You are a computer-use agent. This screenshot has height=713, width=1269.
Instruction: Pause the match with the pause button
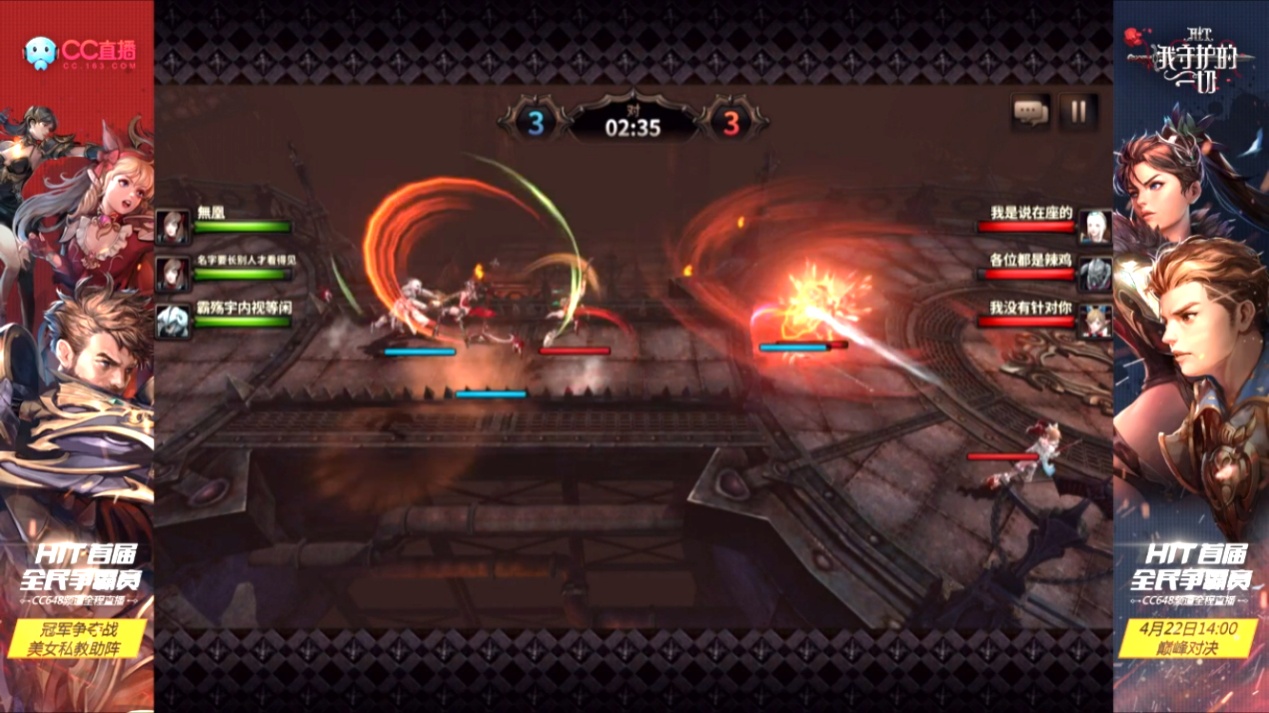[x=1078, y=112]
